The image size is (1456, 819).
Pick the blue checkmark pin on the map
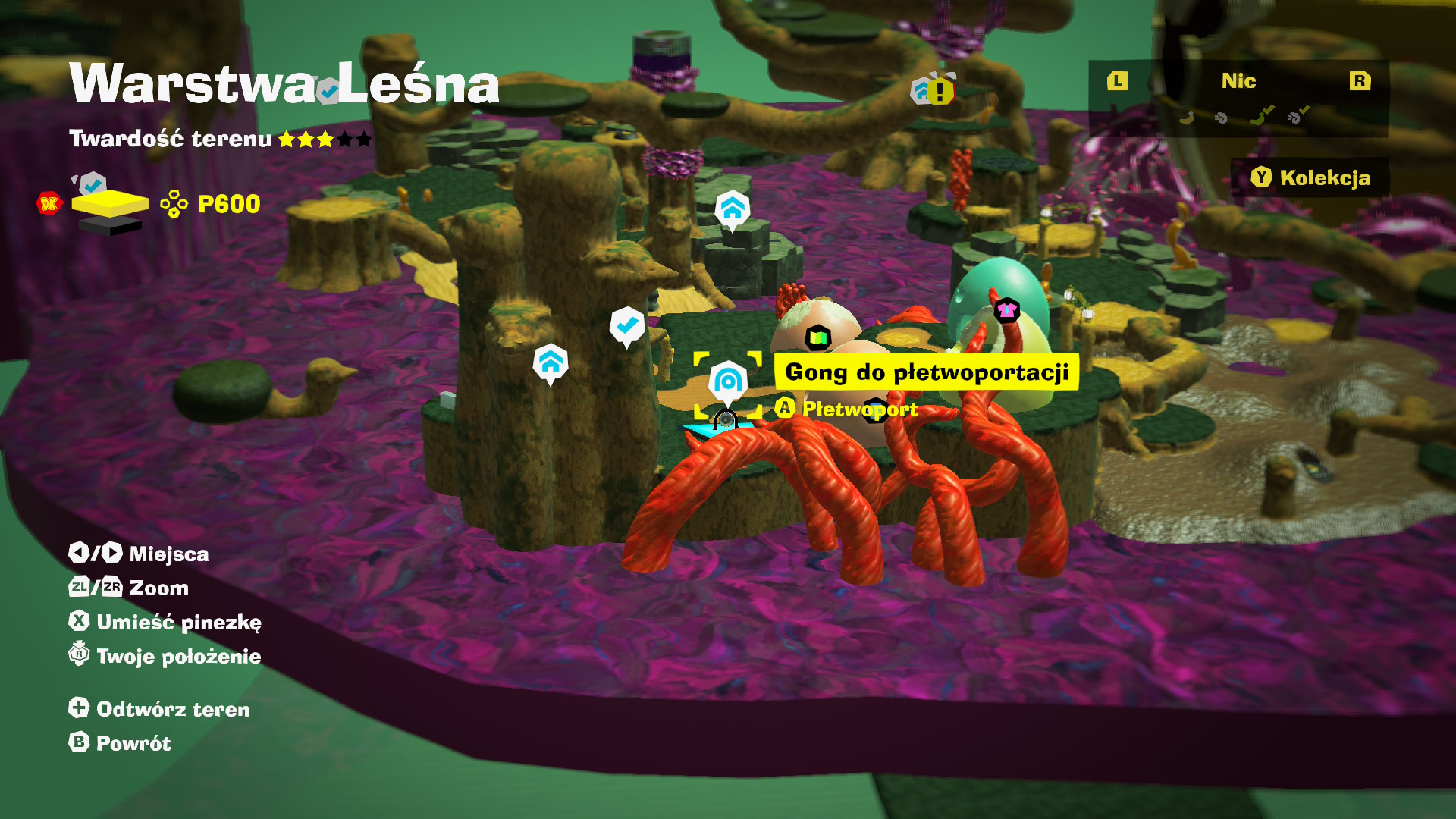(626, 325)
